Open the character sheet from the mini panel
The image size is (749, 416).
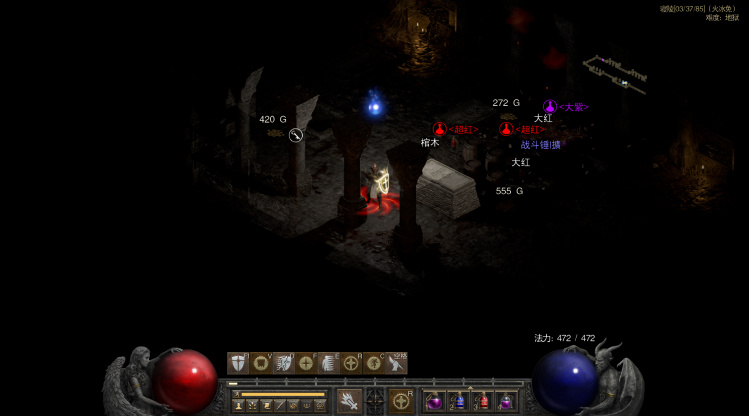click(x=240, y=405)
